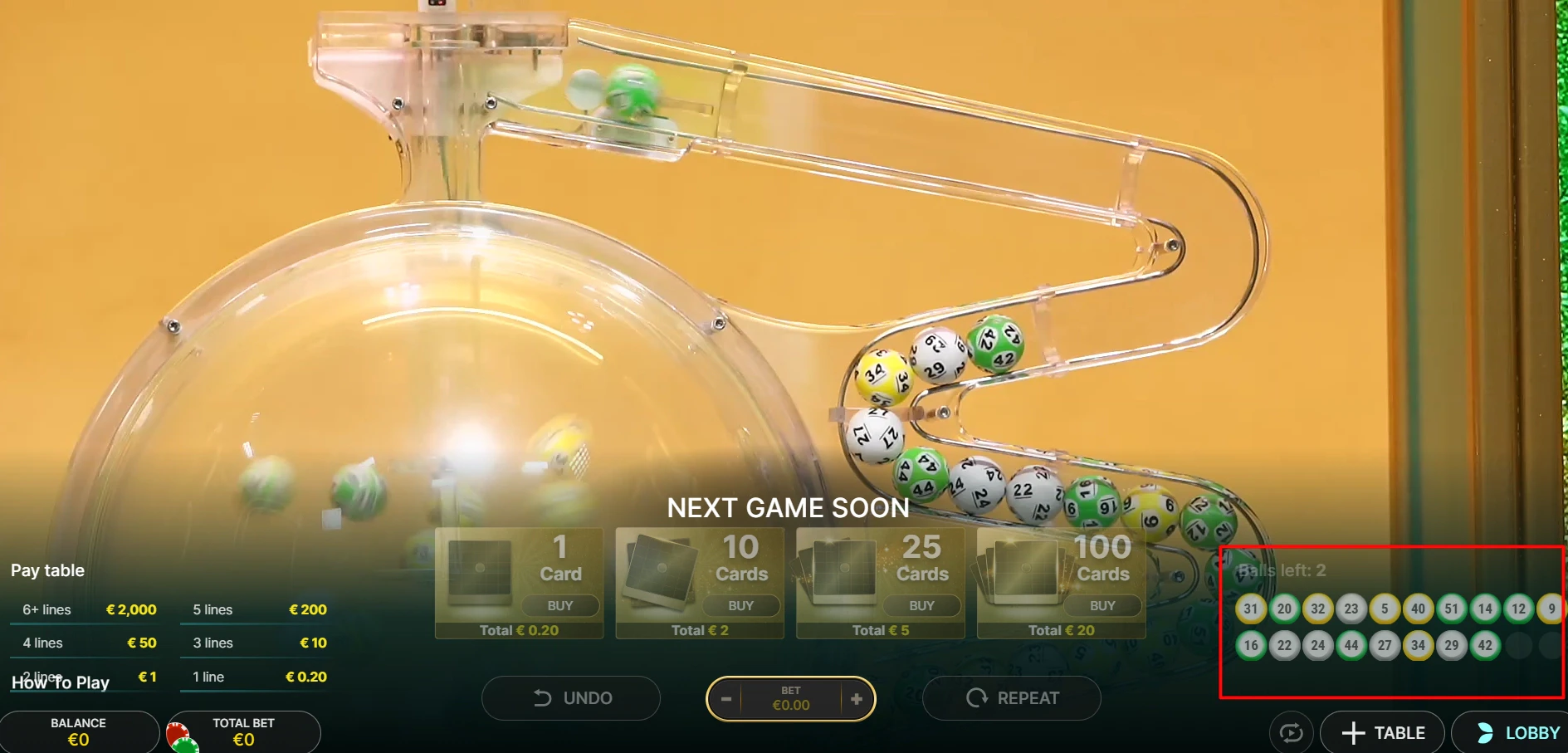1568x753 pixels.
Task: Click the round replay icon near bottom right
Action: [1290, 732]
